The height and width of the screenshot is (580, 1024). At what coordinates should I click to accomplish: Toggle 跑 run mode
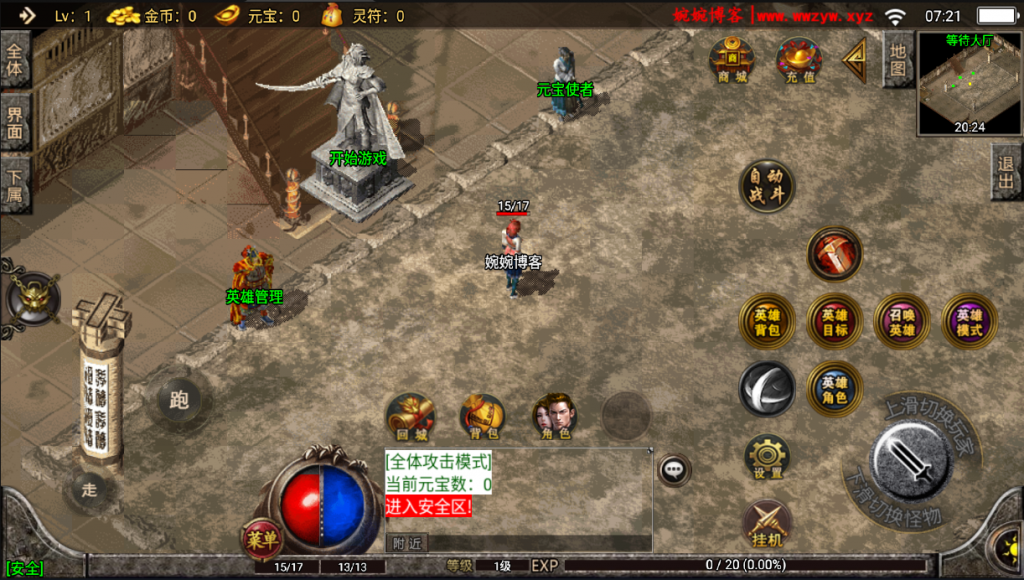(180, 401)
